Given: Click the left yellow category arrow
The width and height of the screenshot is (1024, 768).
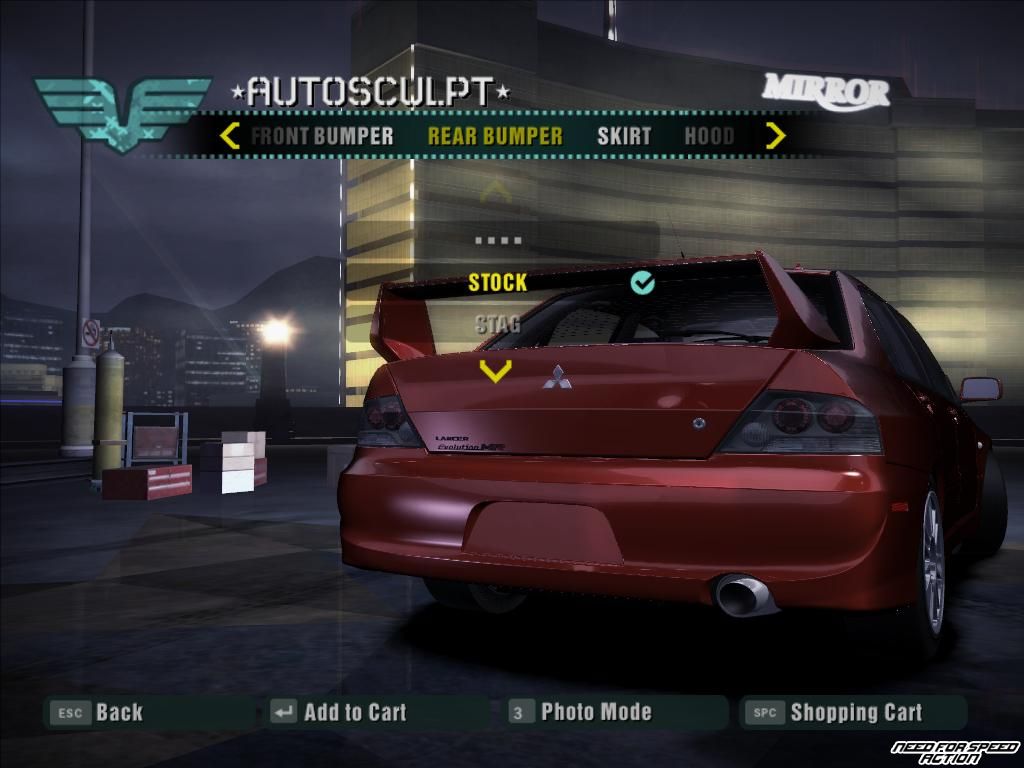Looking at the screenshot, I should (230, 136).
